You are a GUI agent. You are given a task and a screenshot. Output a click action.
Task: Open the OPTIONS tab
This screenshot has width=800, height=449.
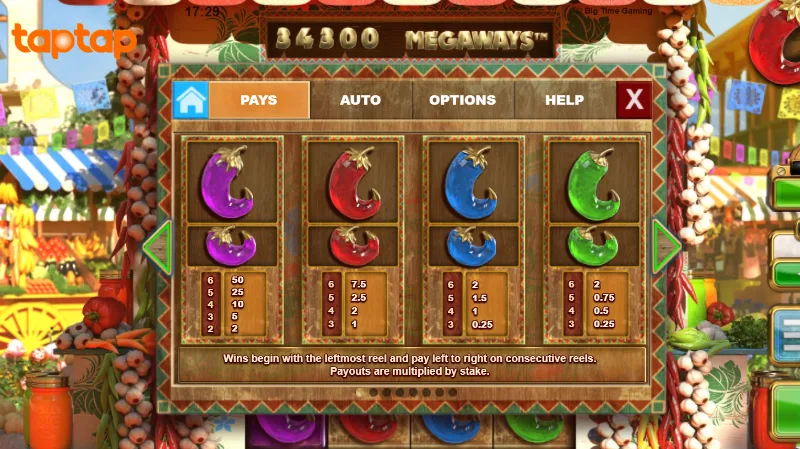click(x=462, y=100)
